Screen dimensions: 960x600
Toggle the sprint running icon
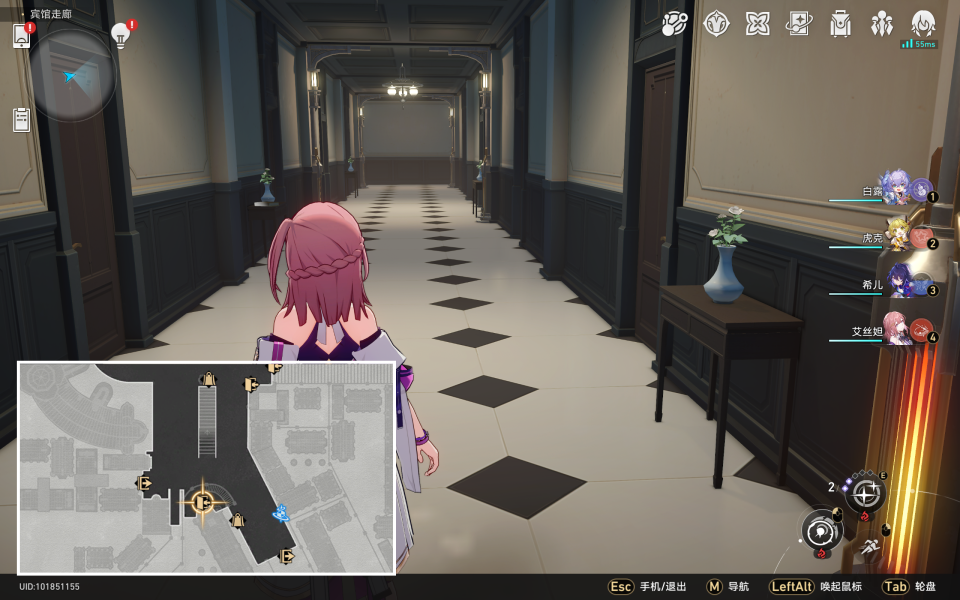pyautogui.click(x=870, y=547)
